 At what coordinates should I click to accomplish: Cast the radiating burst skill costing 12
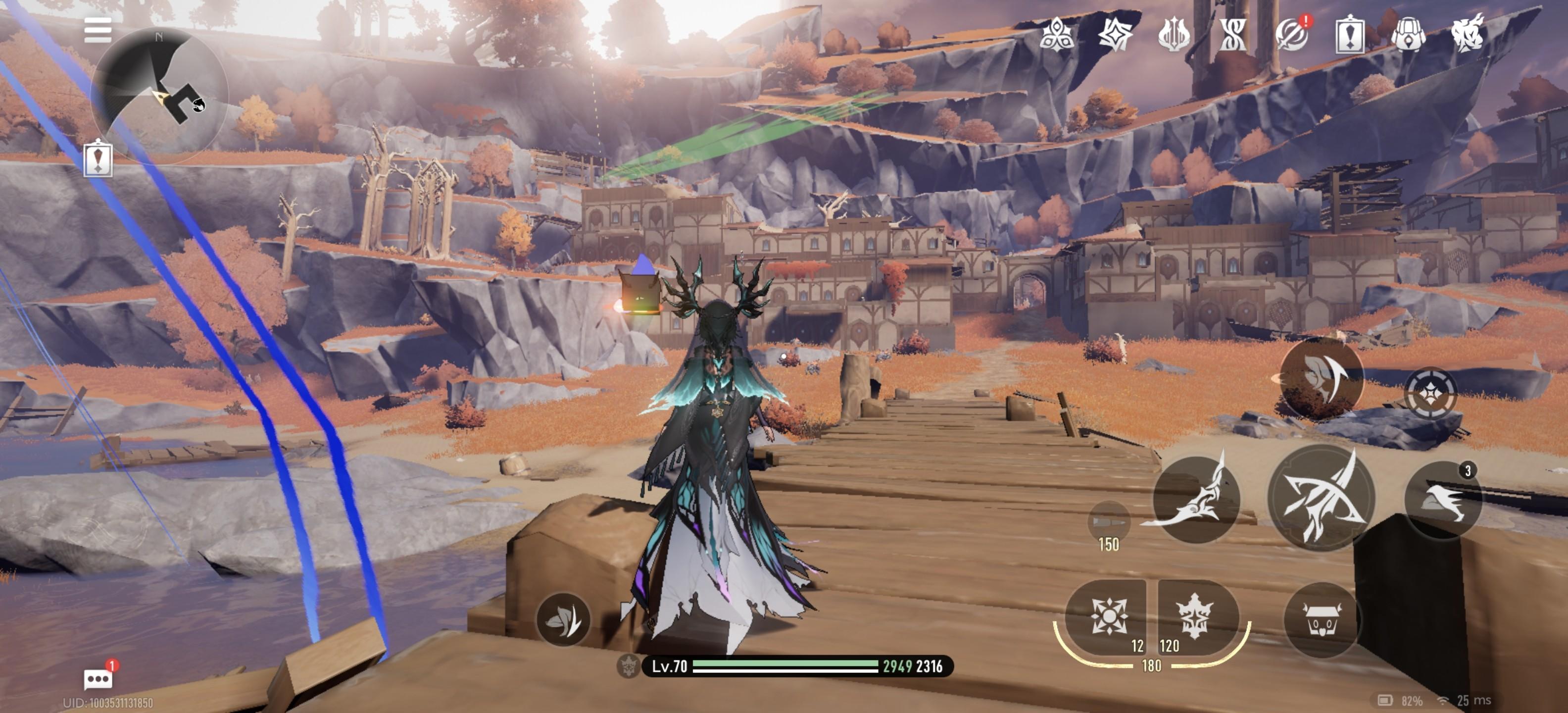[1108, 616]
